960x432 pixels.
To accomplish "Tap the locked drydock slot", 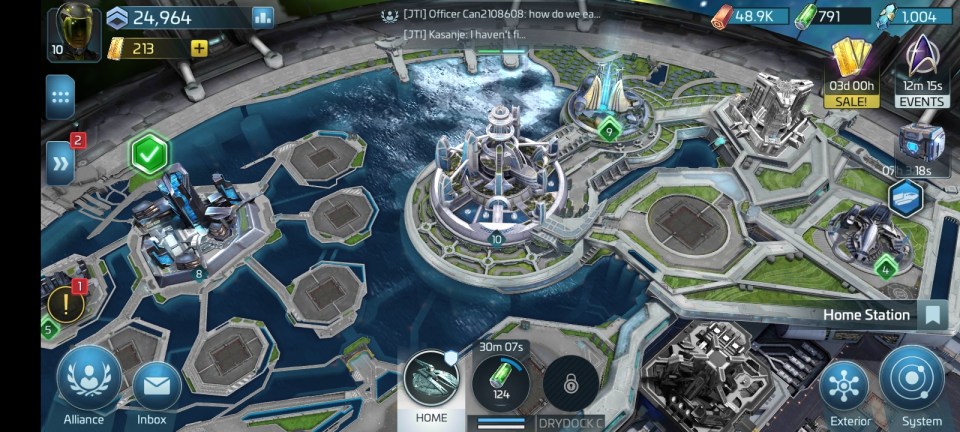I will click(x=571, y=384).
